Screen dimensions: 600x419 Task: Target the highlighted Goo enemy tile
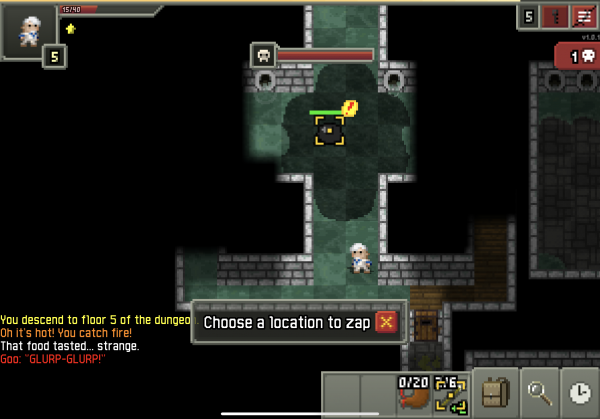point(330,130)
